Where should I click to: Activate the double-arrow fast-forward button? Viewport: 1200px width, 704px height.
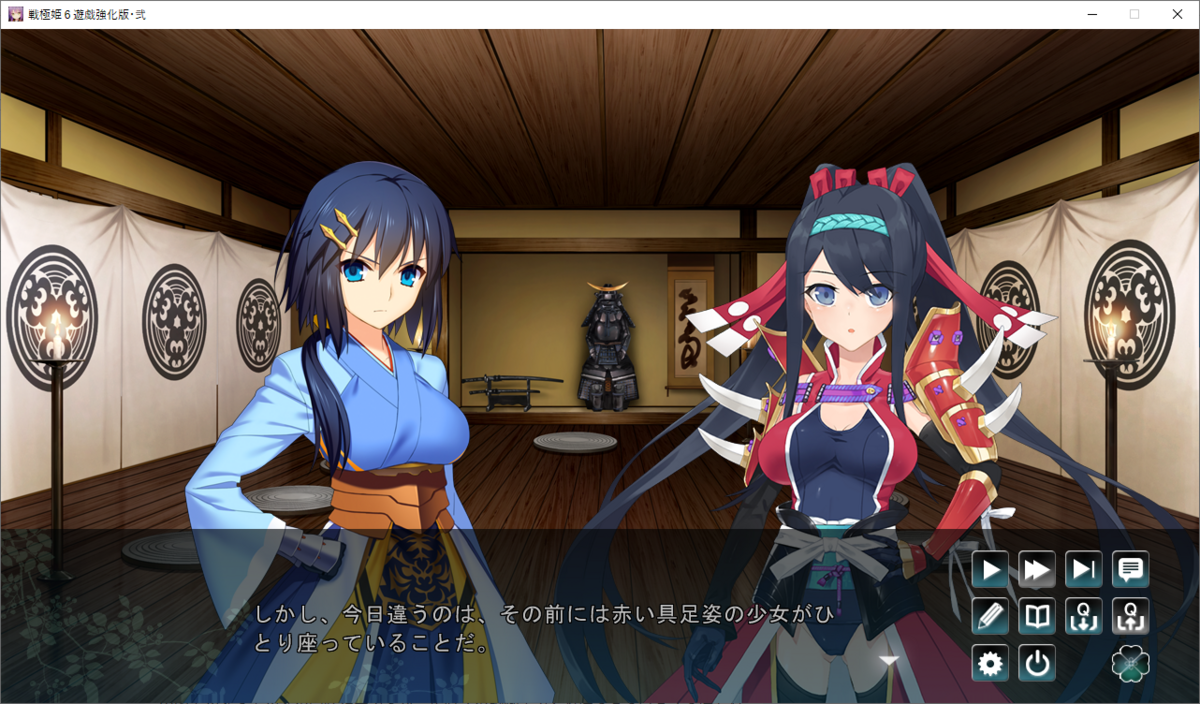click(x=1037, y=570)
